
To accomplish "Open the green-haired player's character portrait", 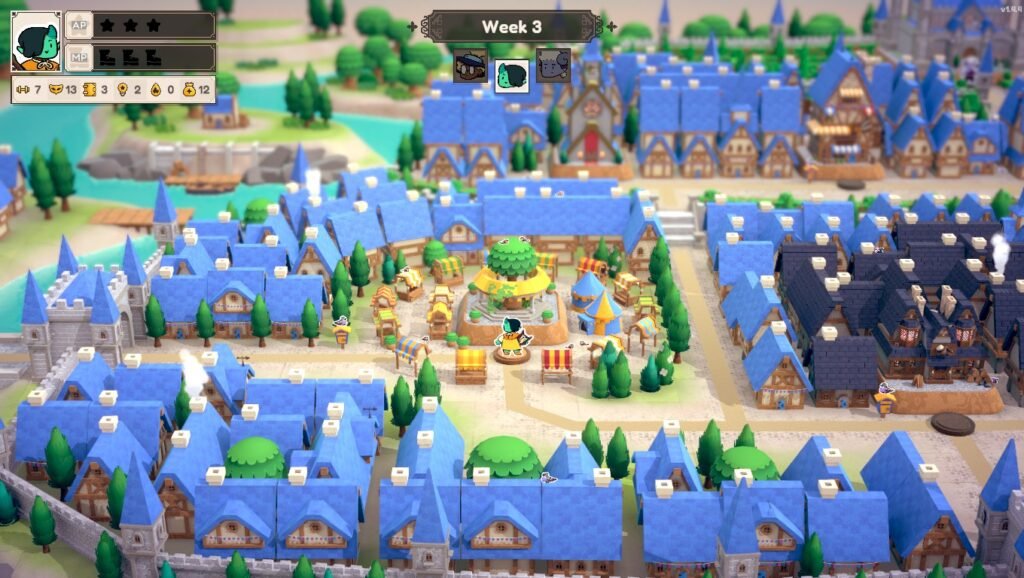I will tap(36, 41).
